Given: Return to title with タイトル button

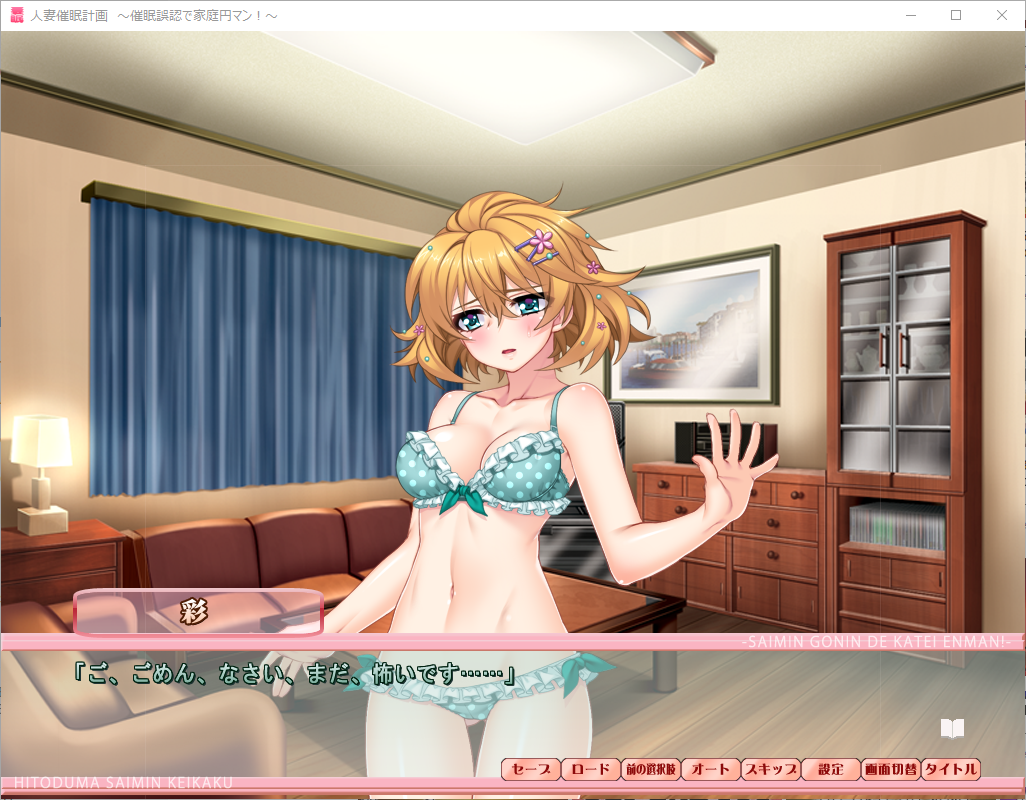Looking at the screenshot, I should (x=950, y=769).
